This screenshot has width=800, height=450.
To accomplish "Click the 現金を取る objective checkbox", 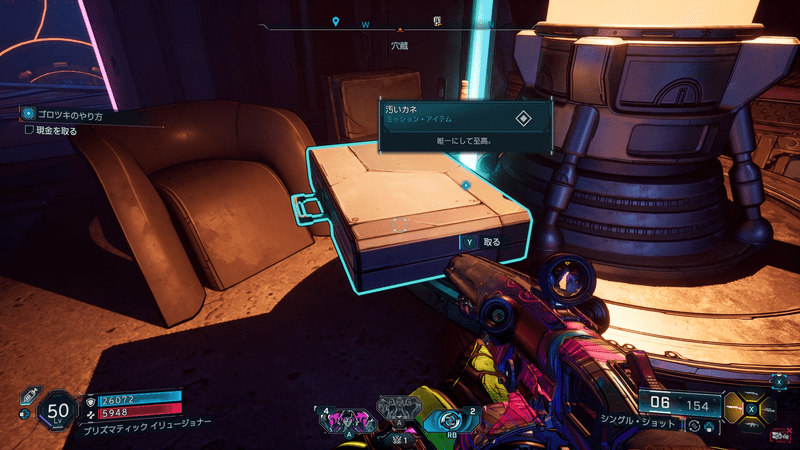I will [x=29, y=130].
